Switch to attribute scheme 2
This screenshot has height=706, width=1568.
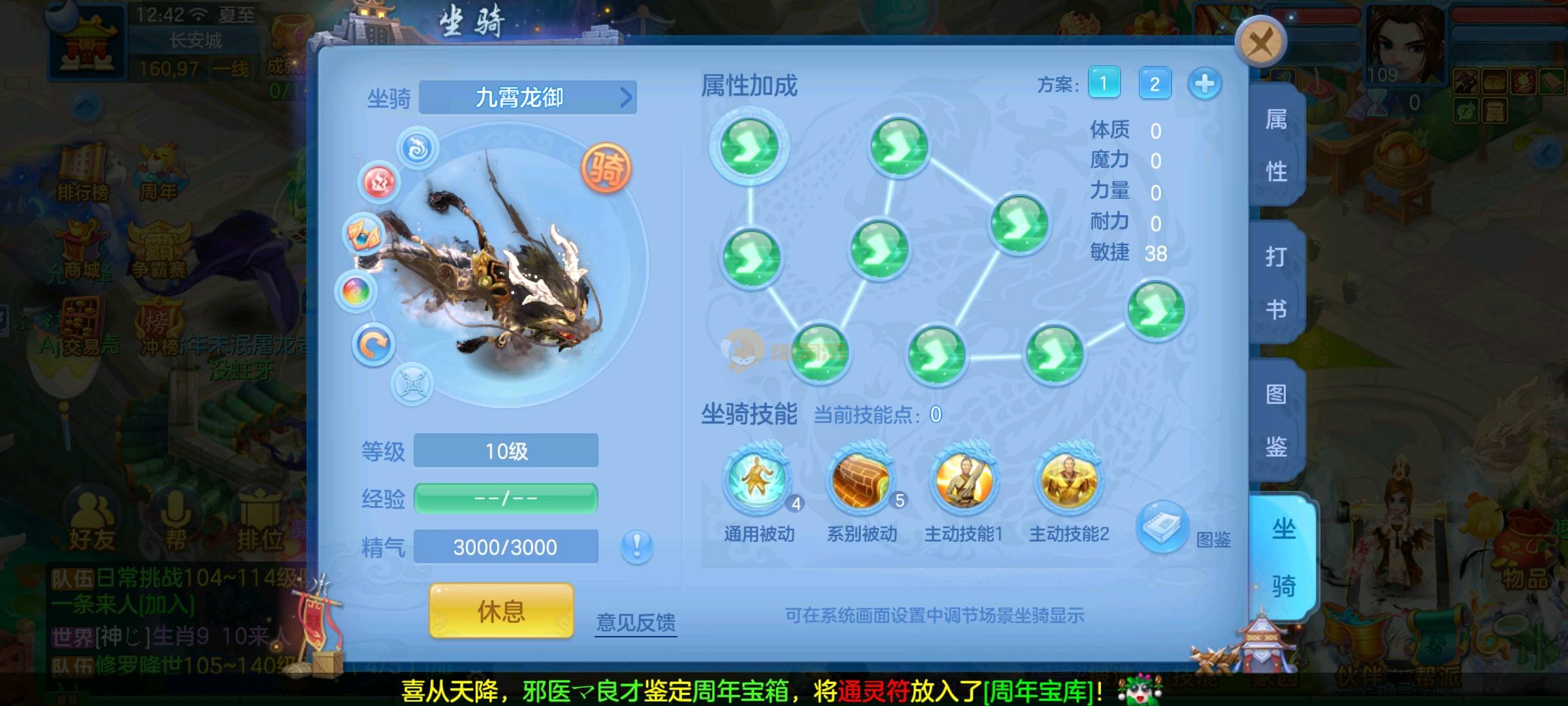tap(1154, 84)
